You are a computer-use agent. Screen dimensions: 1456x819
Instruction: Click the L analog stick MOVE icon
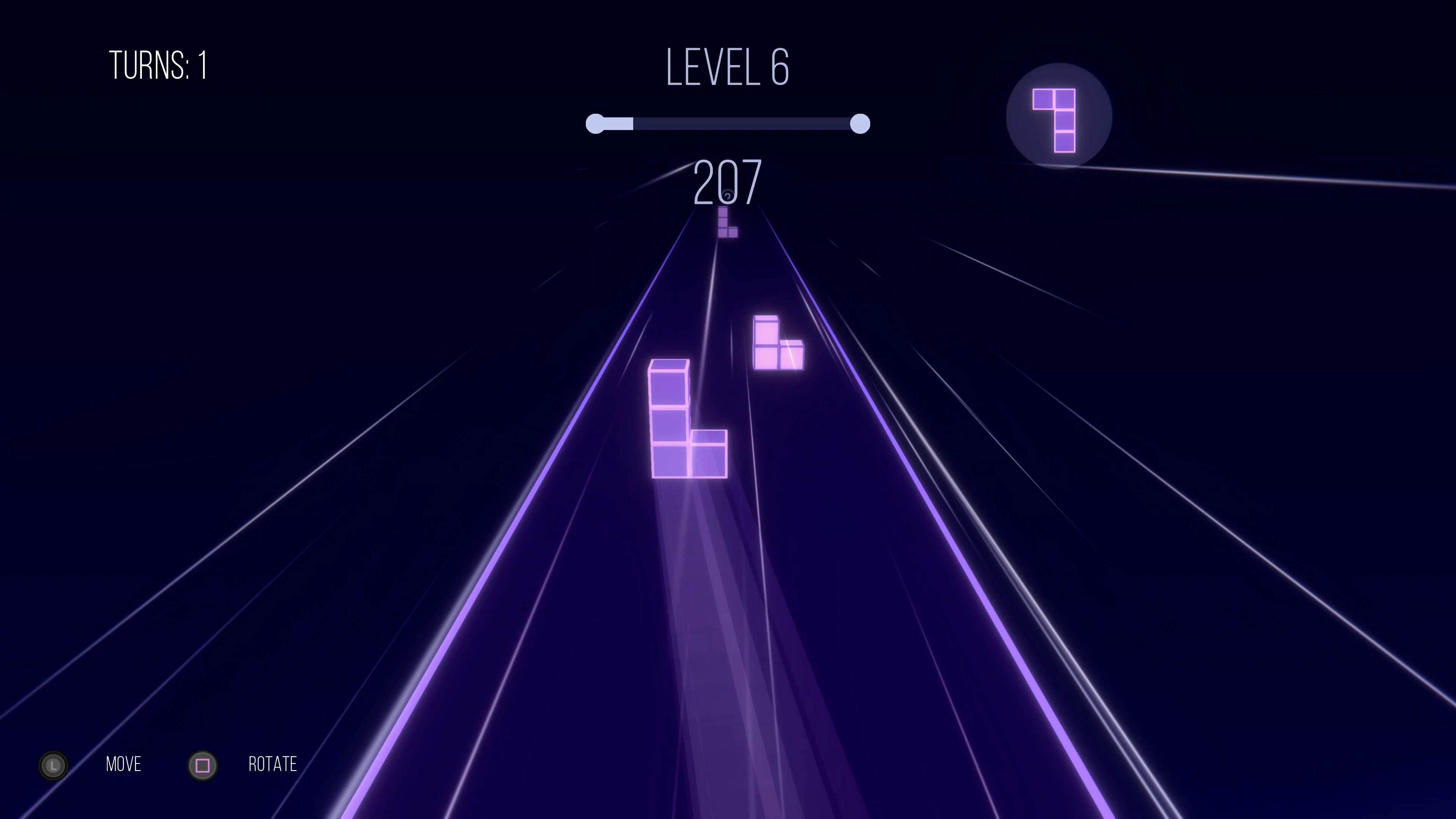pyautogui.click(x=54, y=766)
